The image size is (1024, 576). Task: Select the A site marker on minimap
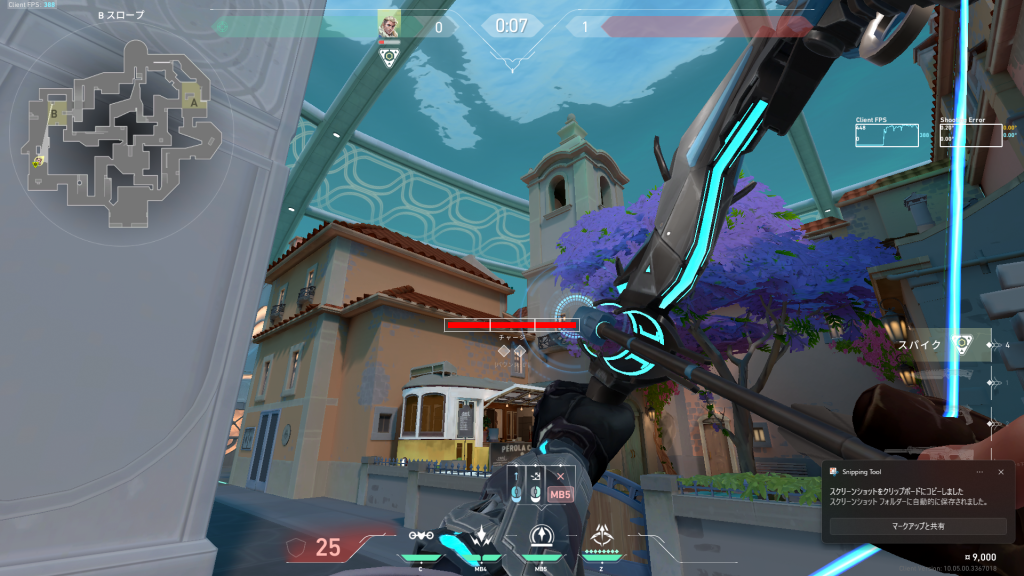pyautogui.click(x=192, y=101)
